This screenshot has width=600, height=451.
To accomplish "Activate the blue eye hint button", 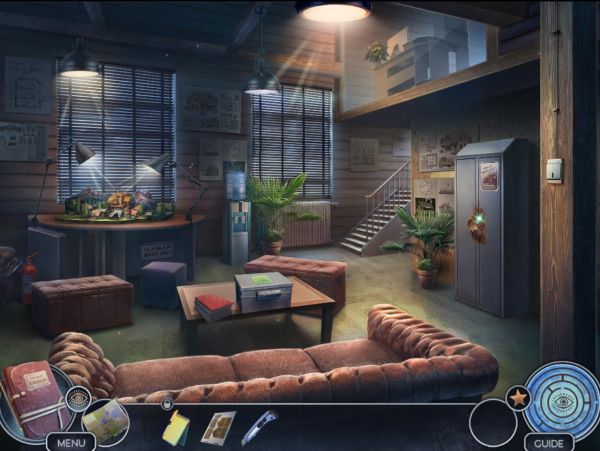I will coord(562,399).
